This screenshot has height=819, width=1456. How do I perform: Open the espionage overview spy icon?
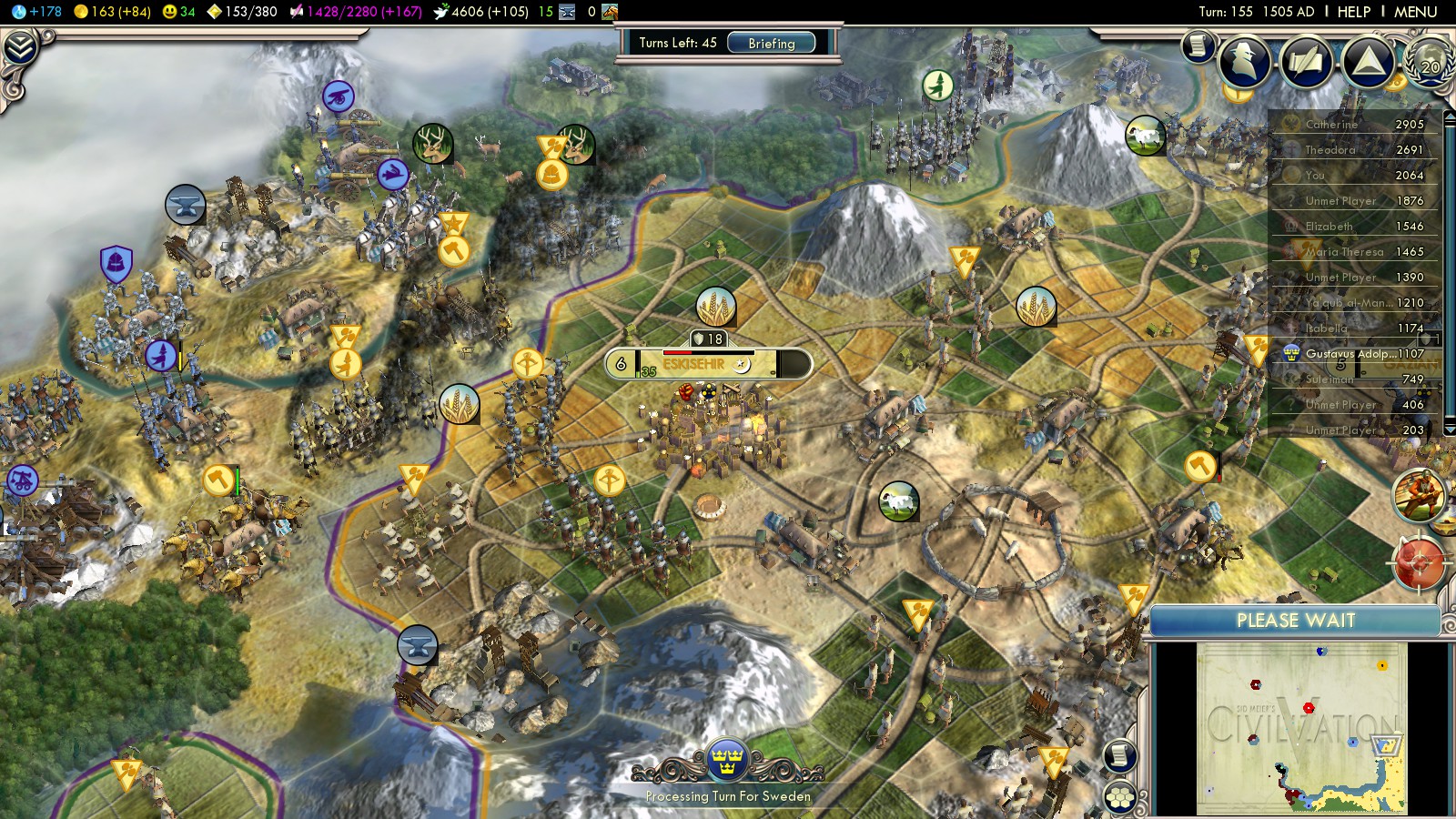(x=1244, y=61)
